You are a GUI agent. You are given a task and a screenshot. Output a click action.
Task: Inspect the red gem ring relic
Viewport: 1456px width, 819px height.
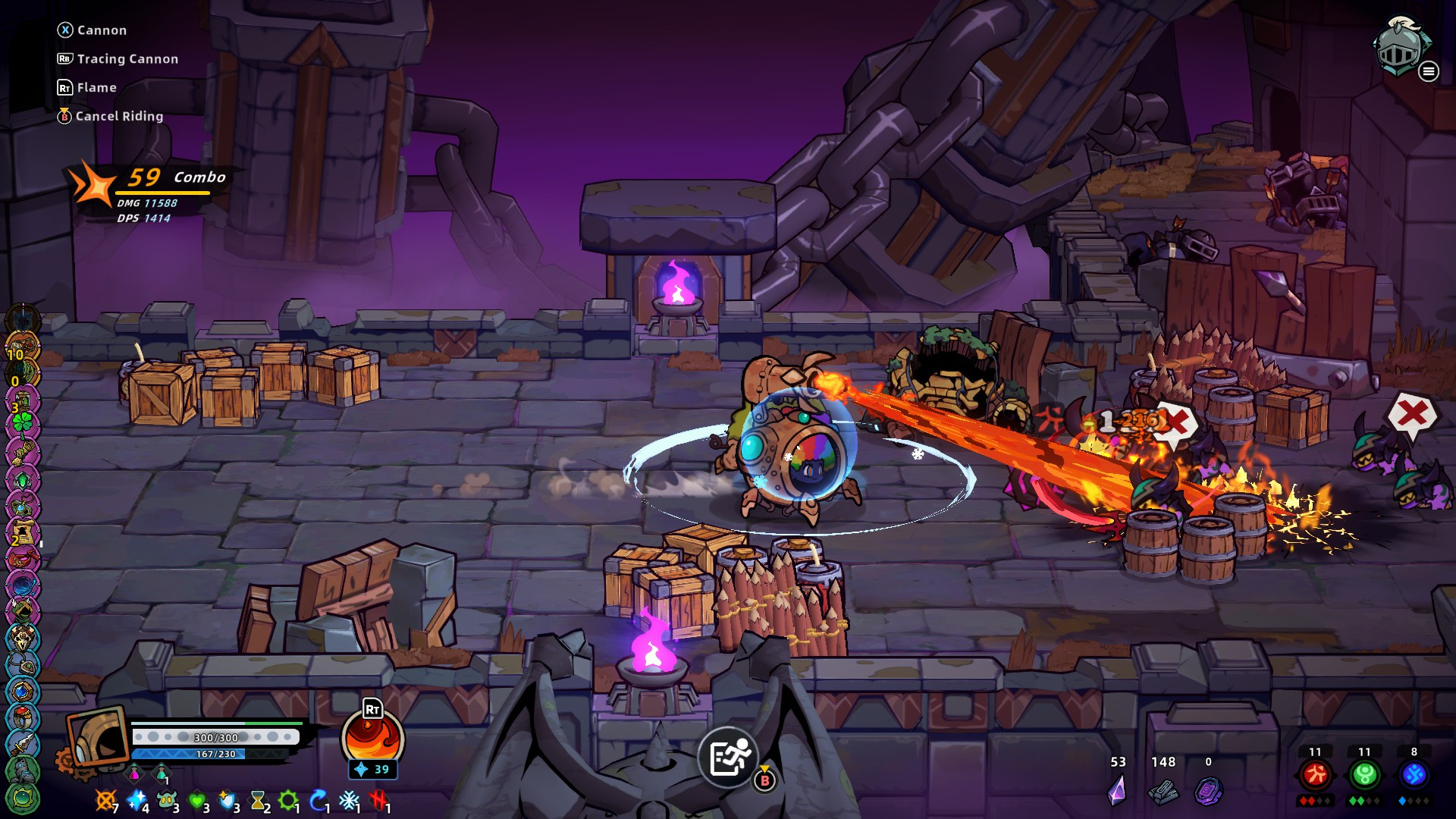[22, 717]
